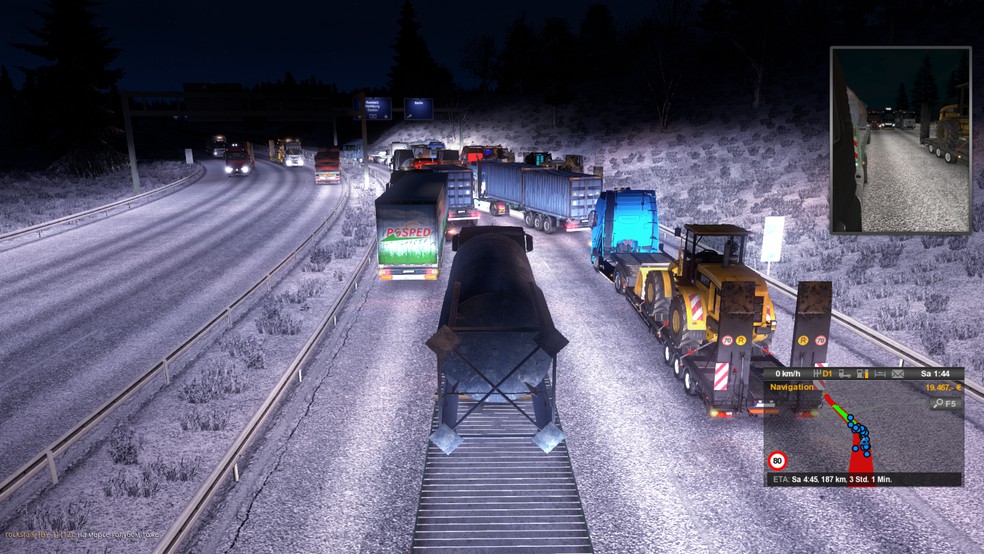The height and width of the screenshot is (554, 984).
Task: Open the Navigation tab in route advisor
Action: [792, 387]
